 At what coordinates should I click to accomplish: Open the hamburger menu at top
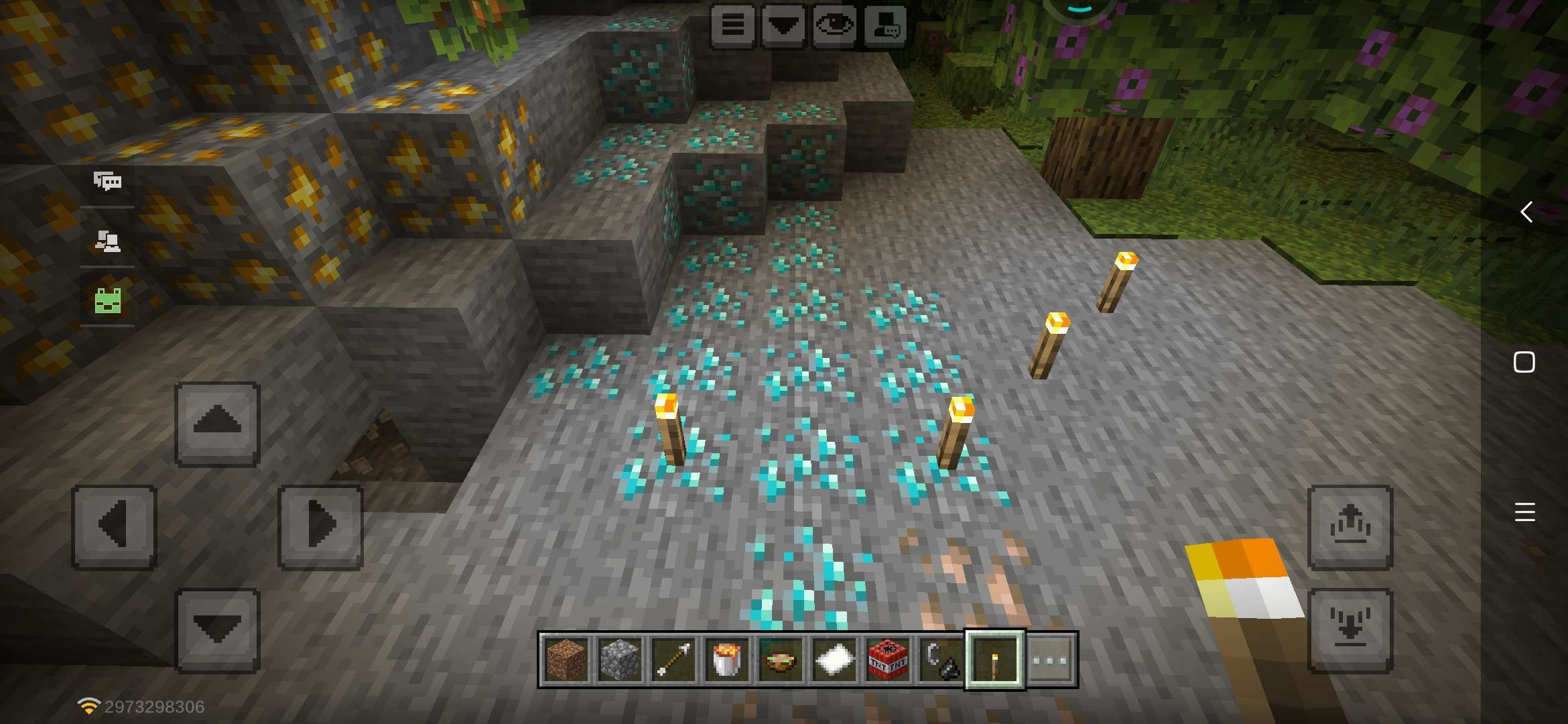click(x=732, y=26)
